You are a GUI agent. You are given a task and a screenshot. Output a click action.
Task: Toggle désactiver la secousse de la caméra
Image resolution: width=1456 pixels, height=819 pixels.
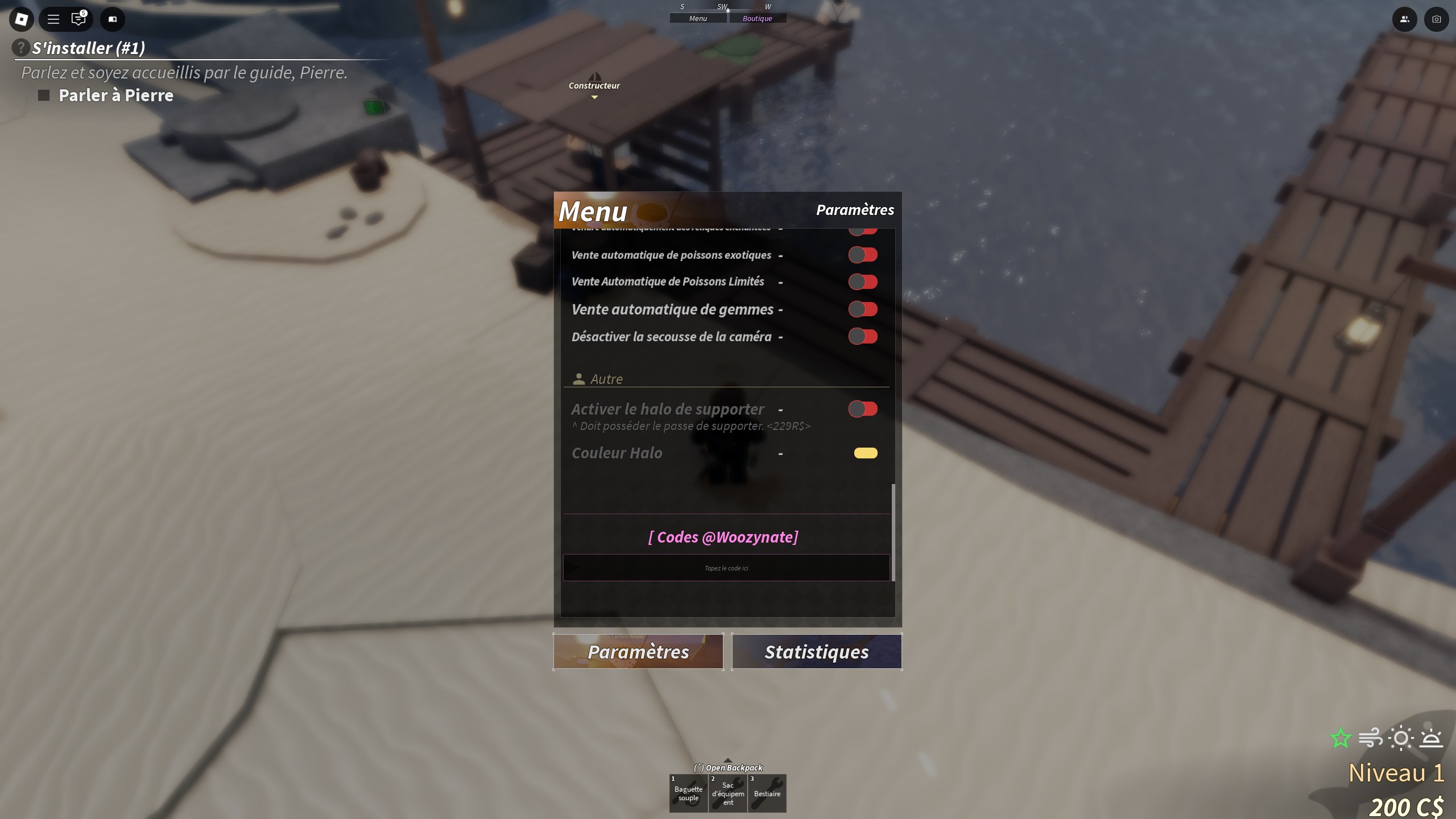coord(863,336)
